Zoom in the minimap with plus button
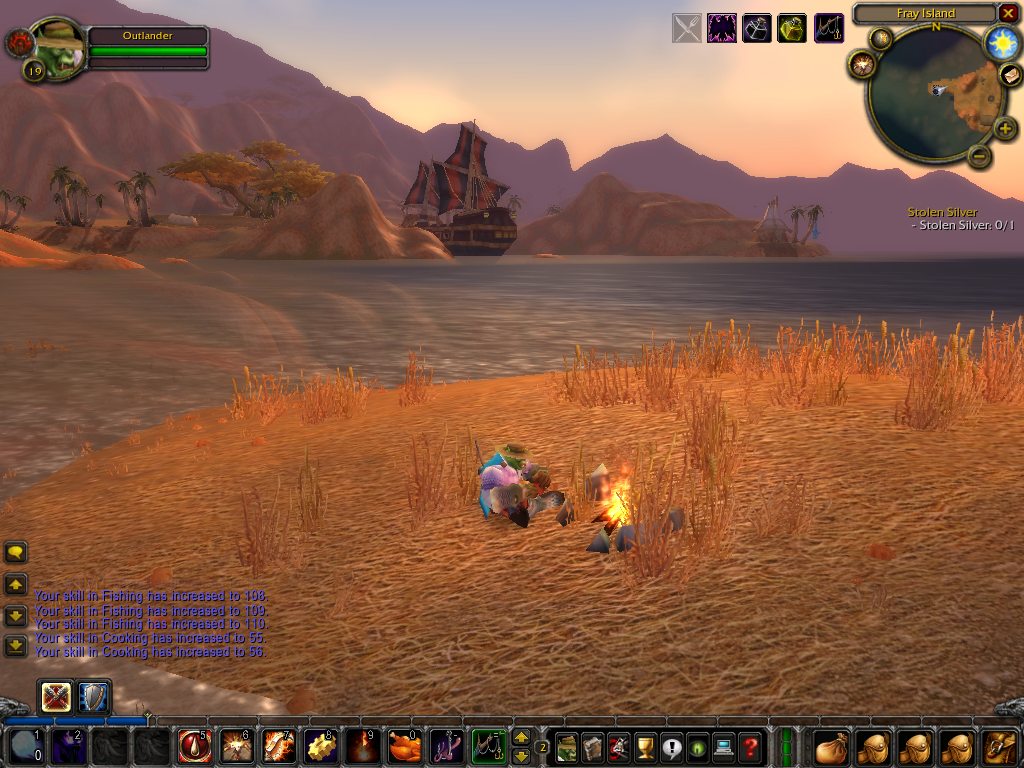Screen dimensions: 1024x768 click(x=1005, y=127)
